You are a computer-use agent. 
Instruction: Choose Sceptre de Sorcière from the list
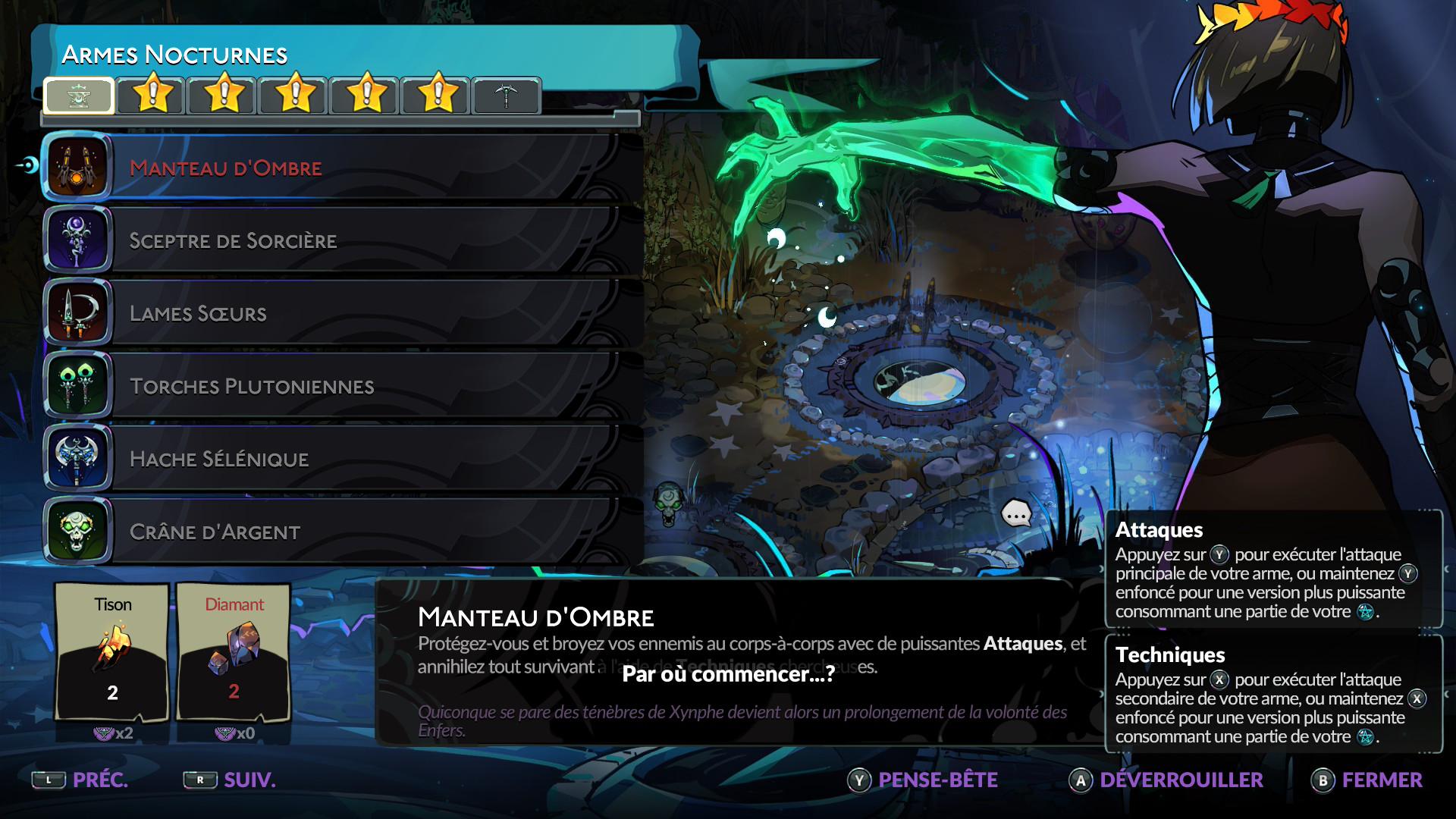click(341, 240)
